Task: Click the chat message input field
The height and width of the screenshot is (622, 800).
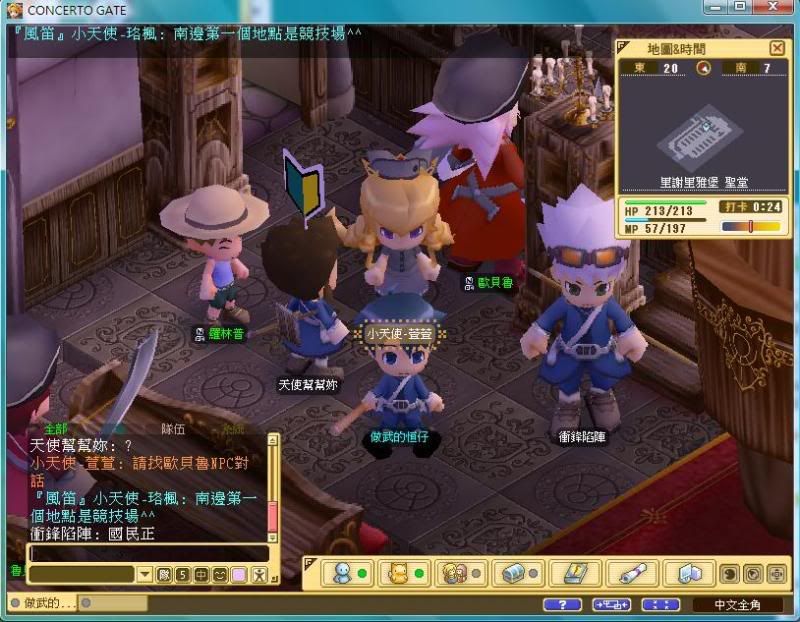Action: pos(148,553)
